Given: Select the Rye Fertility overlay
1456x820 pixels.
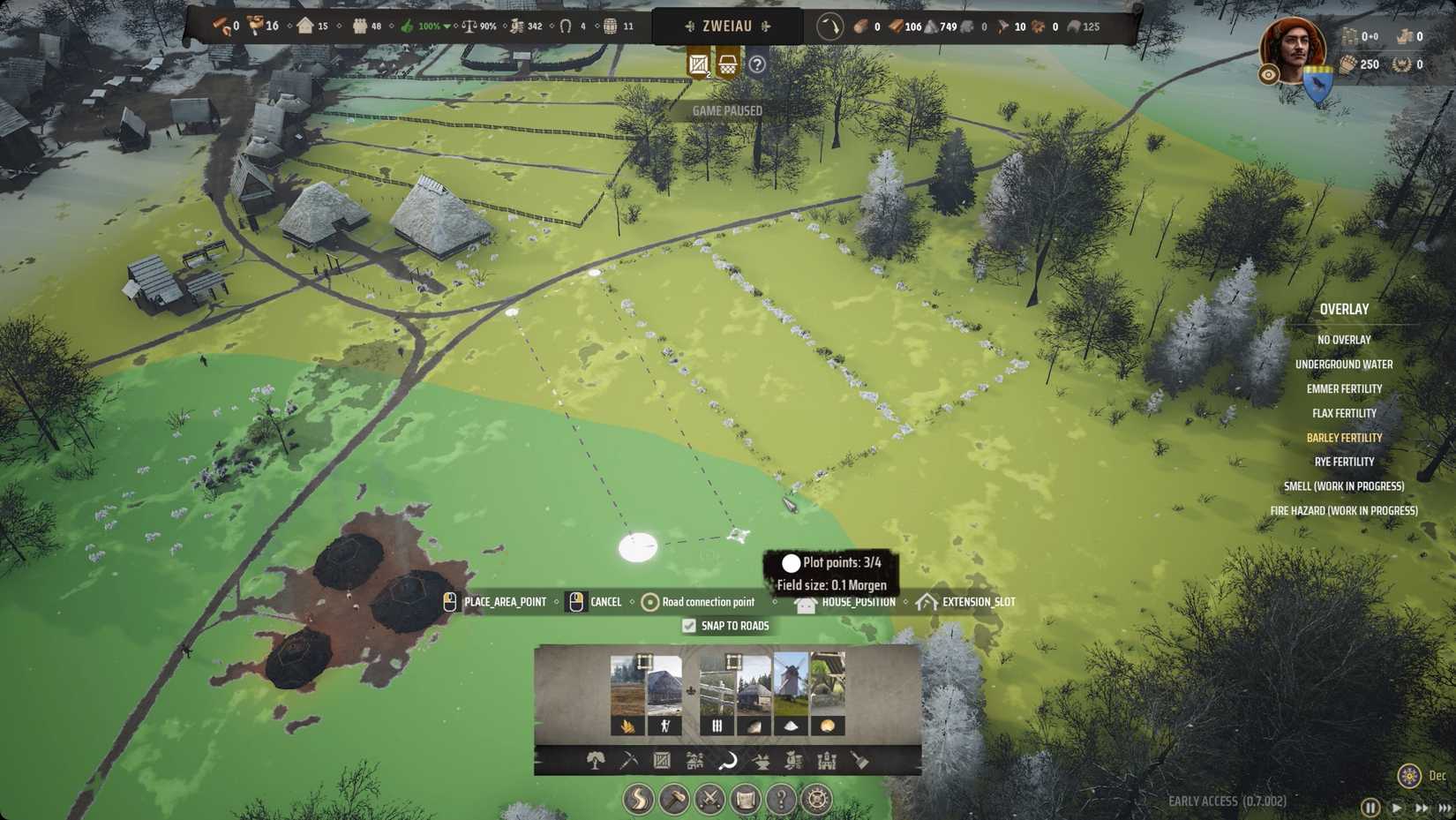Looking at the screenshot, I should click(x=1344, y=462).
